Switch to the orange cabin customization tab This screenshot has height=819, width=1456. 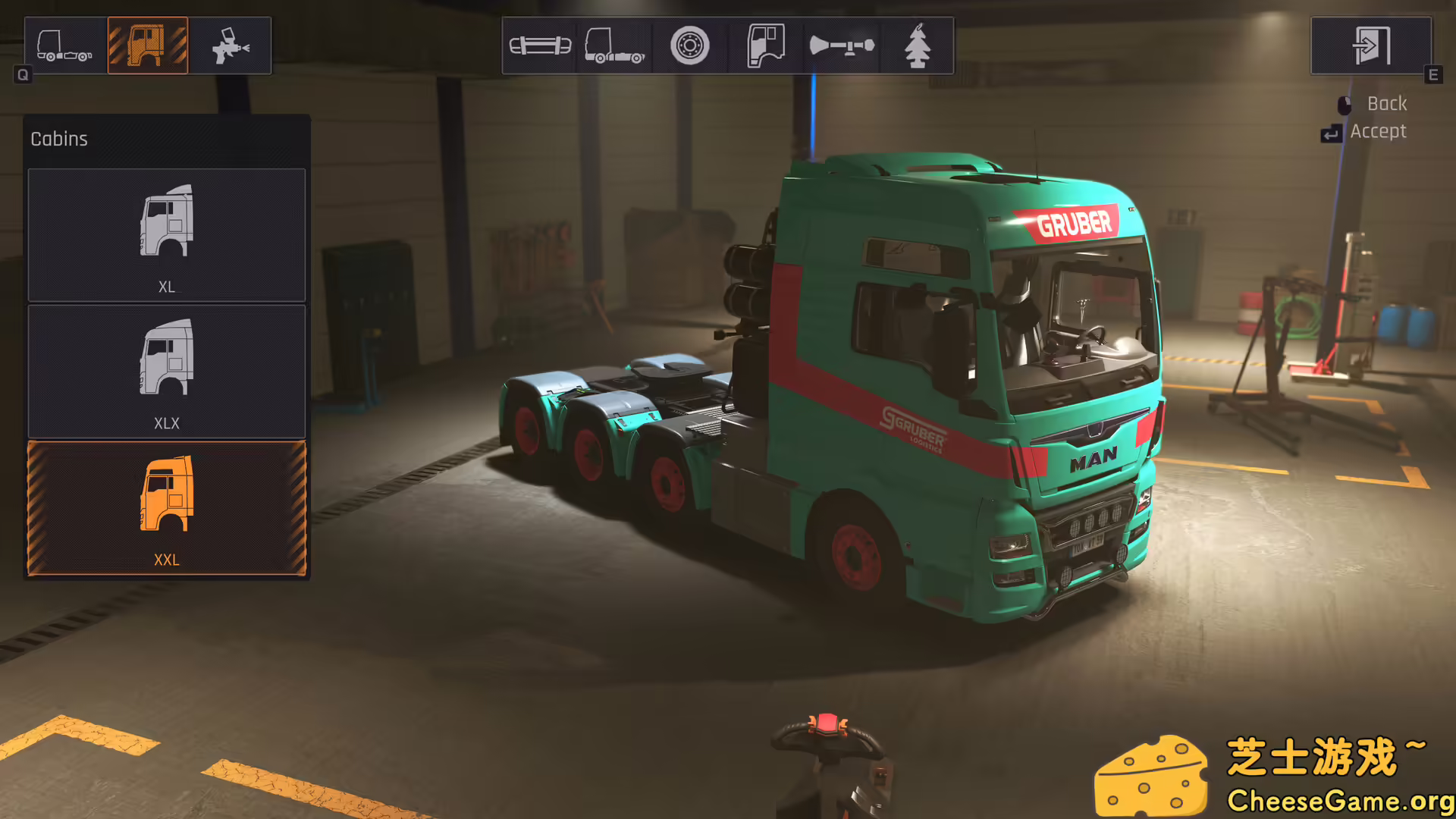click(x=148, y=44)
